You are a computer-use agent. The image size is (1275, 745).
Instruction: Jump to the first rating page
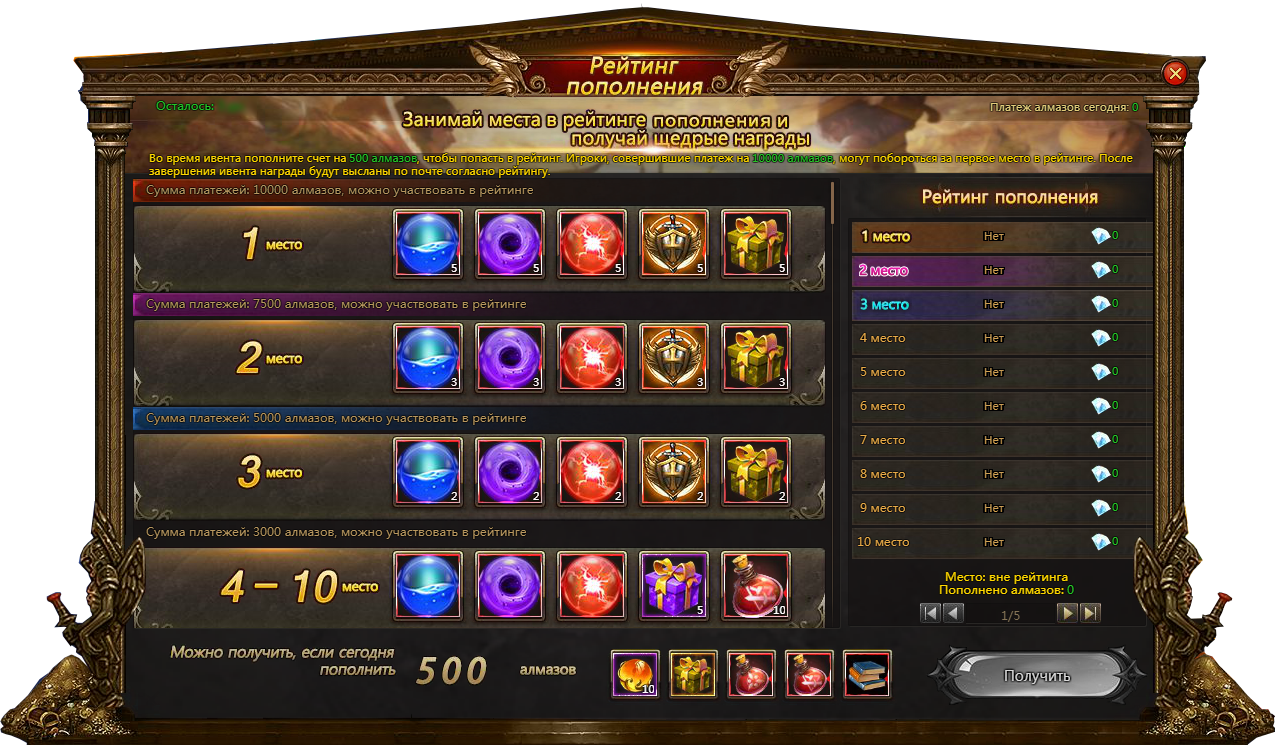(x=931, y=613)
